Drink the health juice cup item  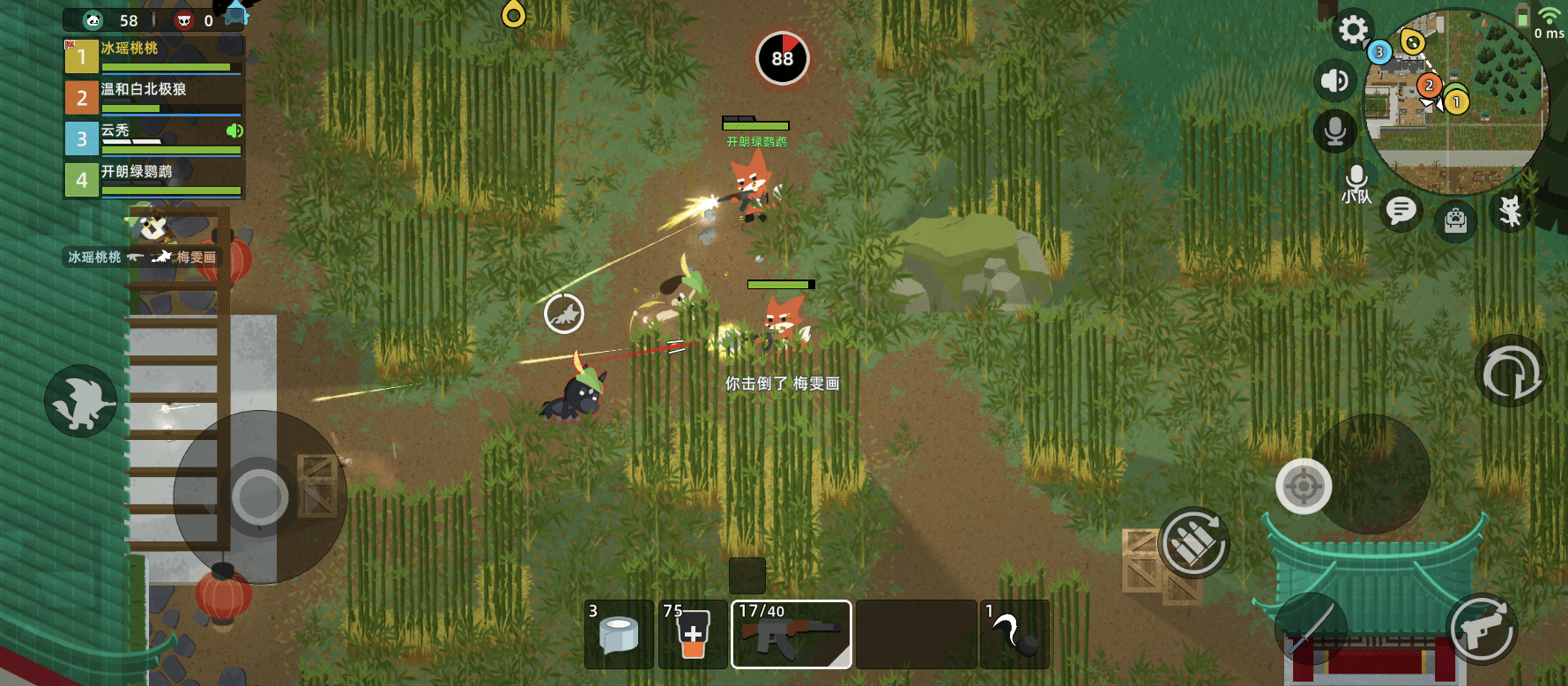pos(693,635)
